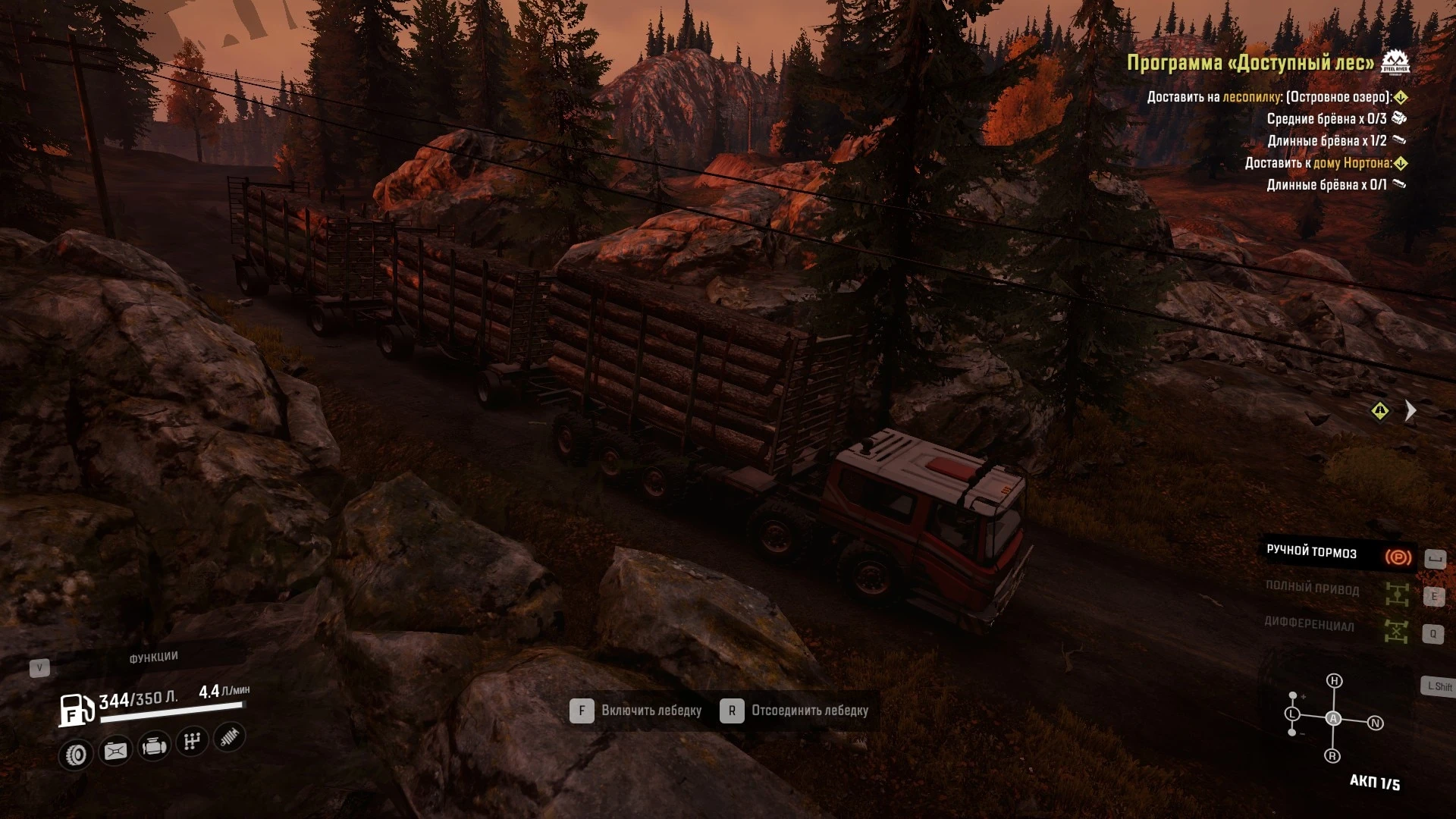Select Neutral N on gearbox

coord(1375,723)
